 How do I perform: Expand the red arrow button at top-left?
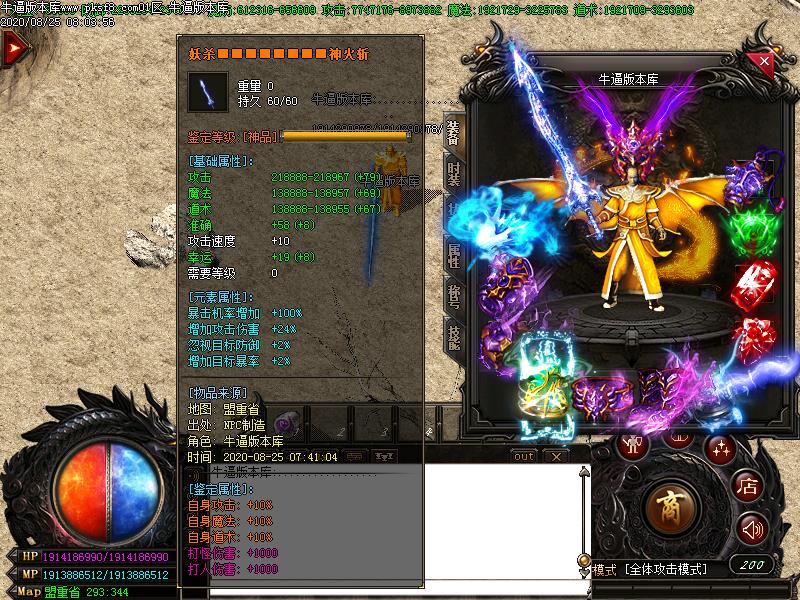point(13,49)
